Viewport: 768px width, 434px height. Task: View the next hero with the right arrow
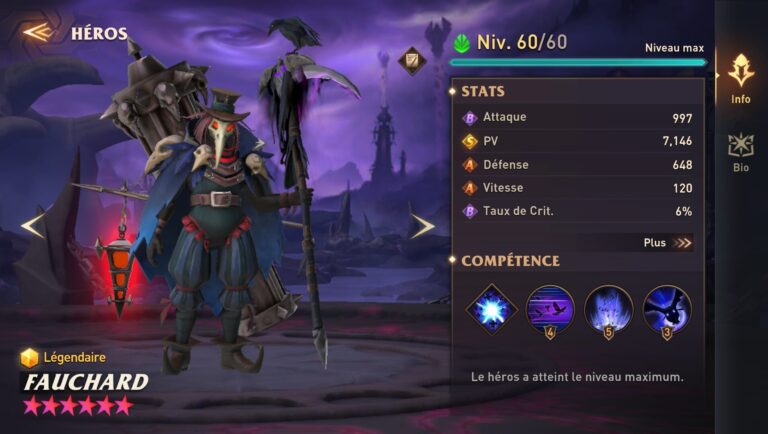pos(422,226)
